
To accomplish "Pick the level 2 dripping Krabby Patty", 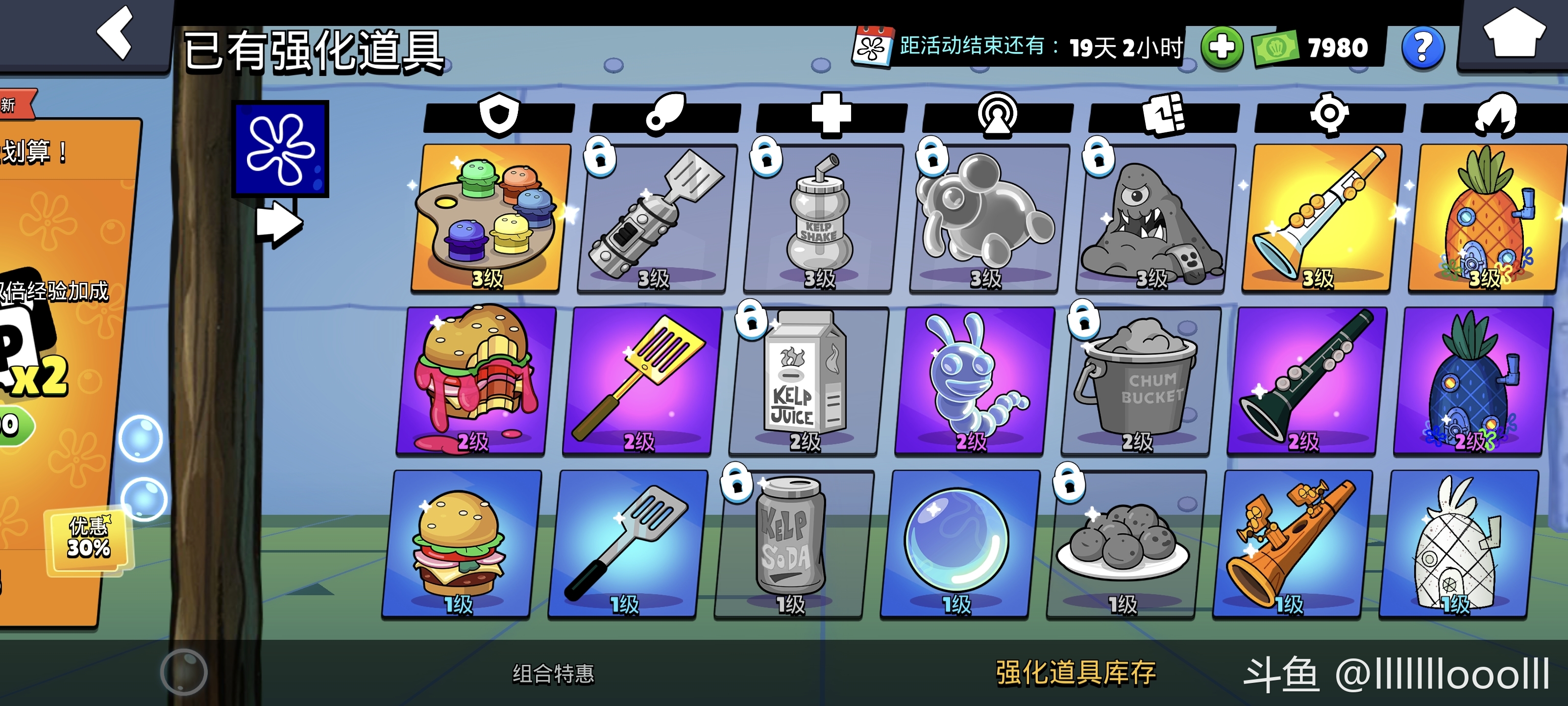I will point(475,381).
